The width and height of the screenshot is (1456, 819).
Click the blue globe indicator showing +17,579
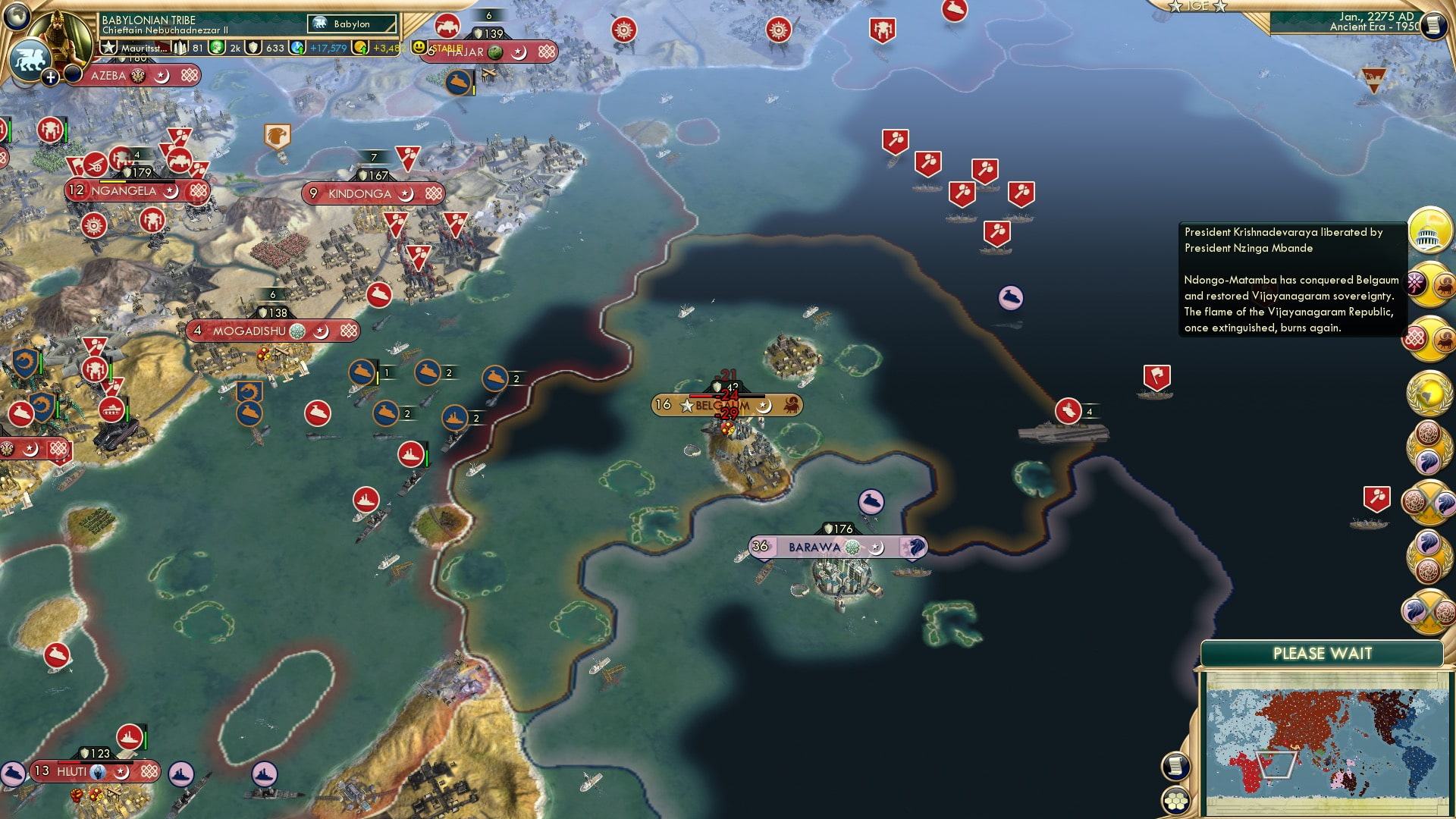(296, 48)
